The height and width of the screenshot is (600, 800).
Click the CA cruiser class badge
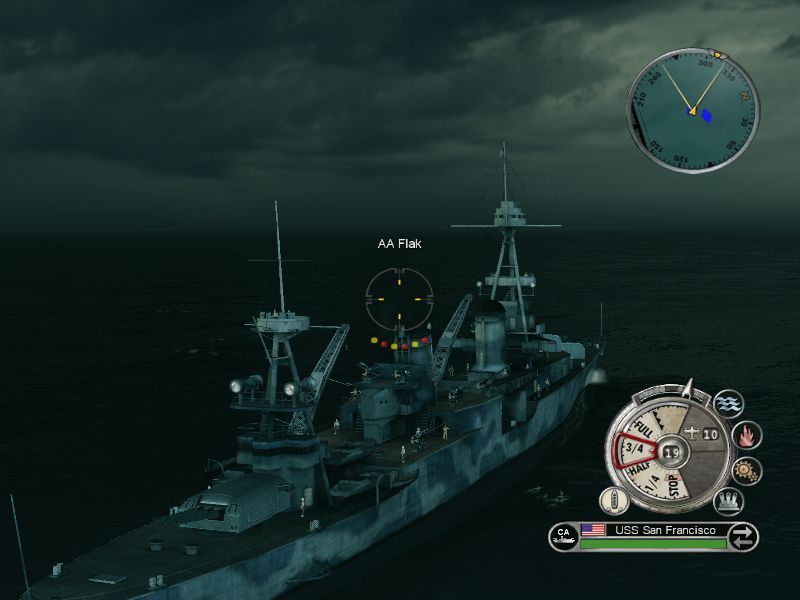click(x=563, y=537)
